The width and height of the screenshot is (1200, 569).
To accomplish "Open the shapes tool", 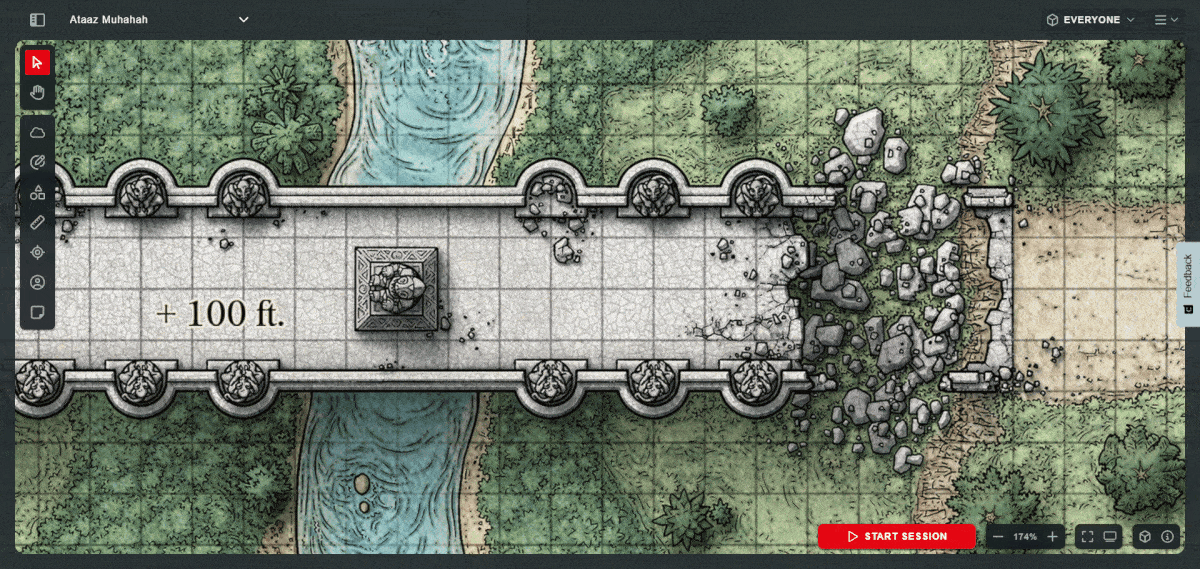I will click(x=37, y=192).
